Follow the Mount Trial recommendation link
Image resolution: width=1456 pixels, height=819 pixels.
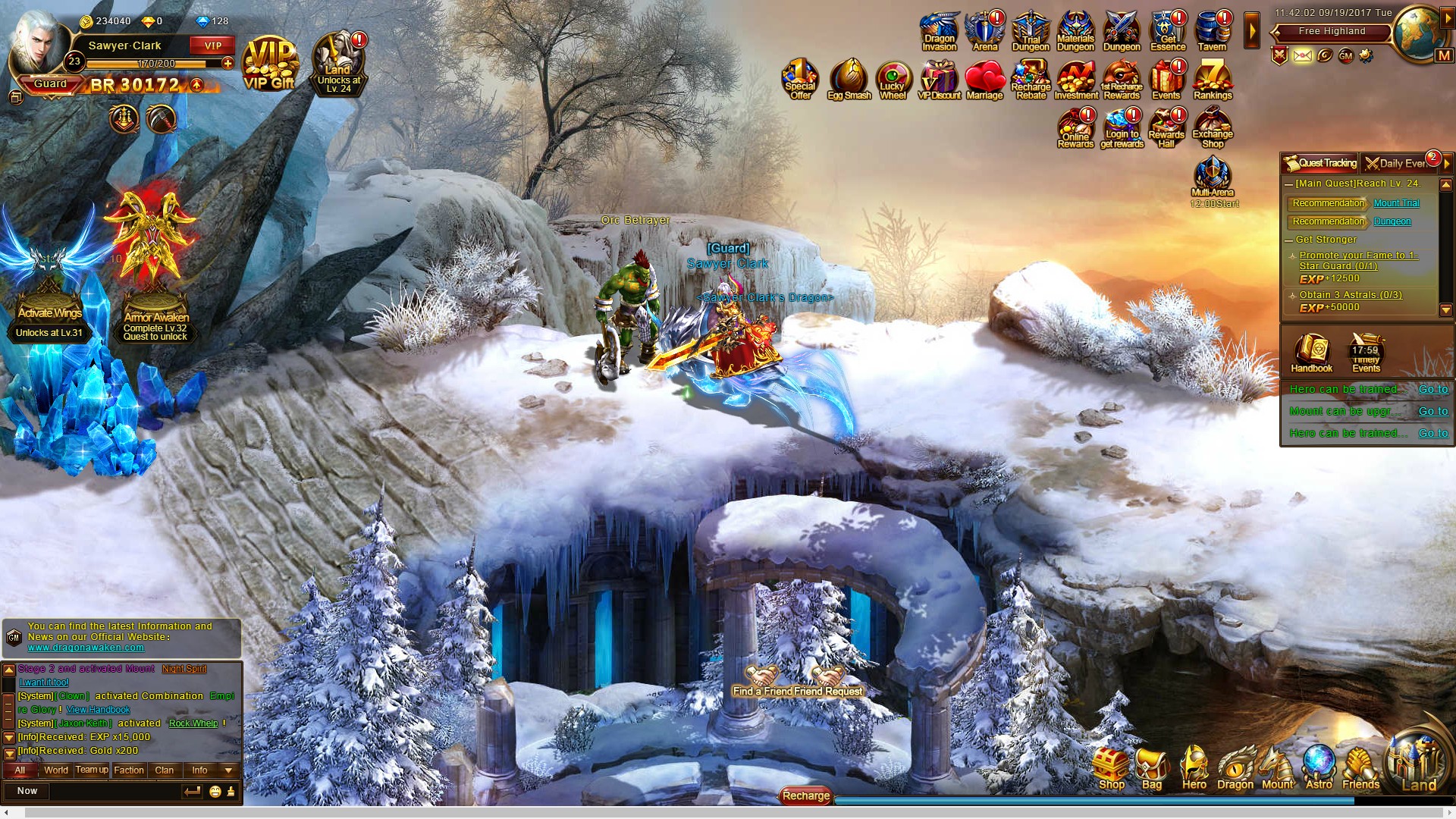(x=1396, y=203)
